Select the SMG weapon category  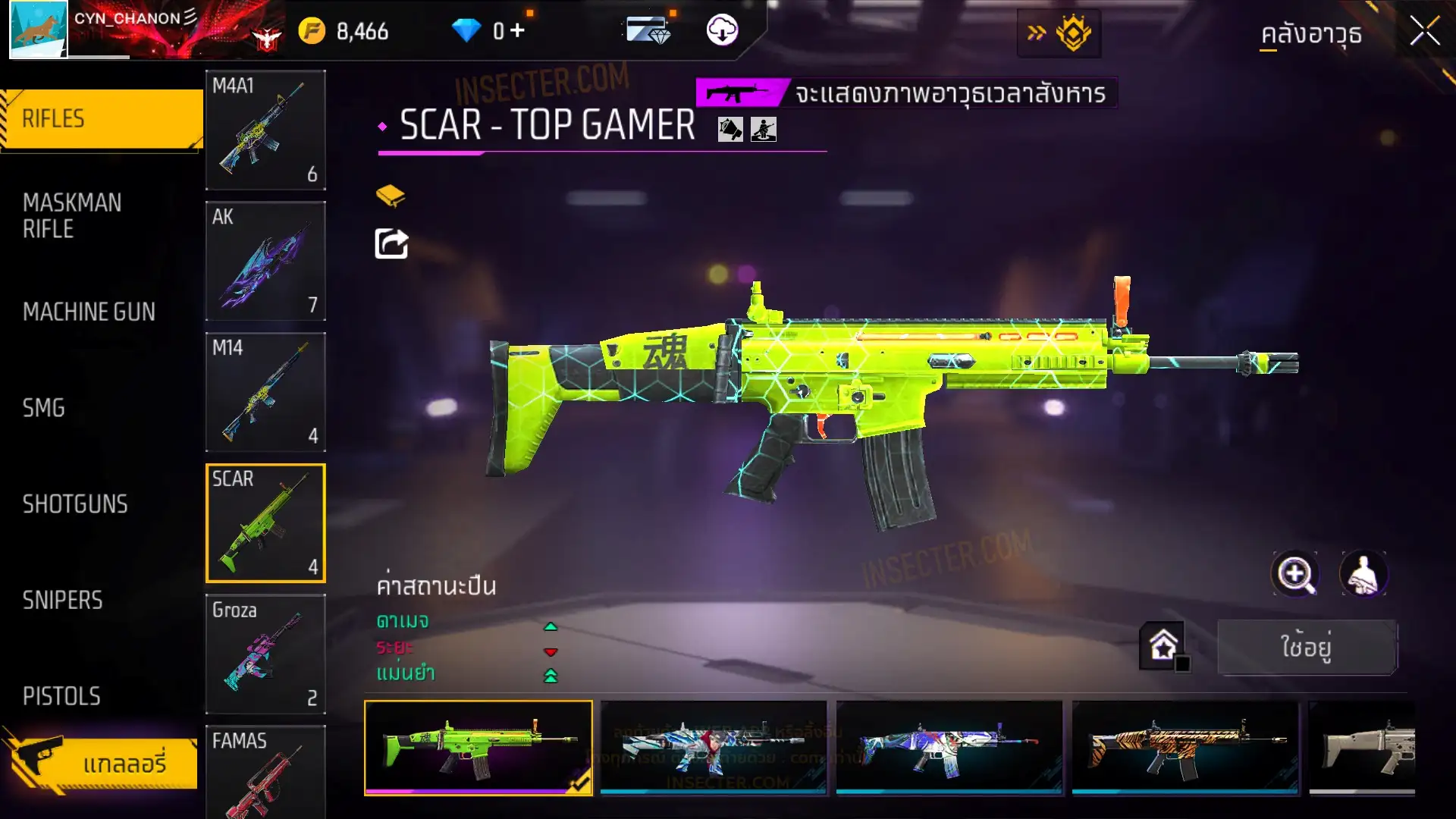point(44,408)
